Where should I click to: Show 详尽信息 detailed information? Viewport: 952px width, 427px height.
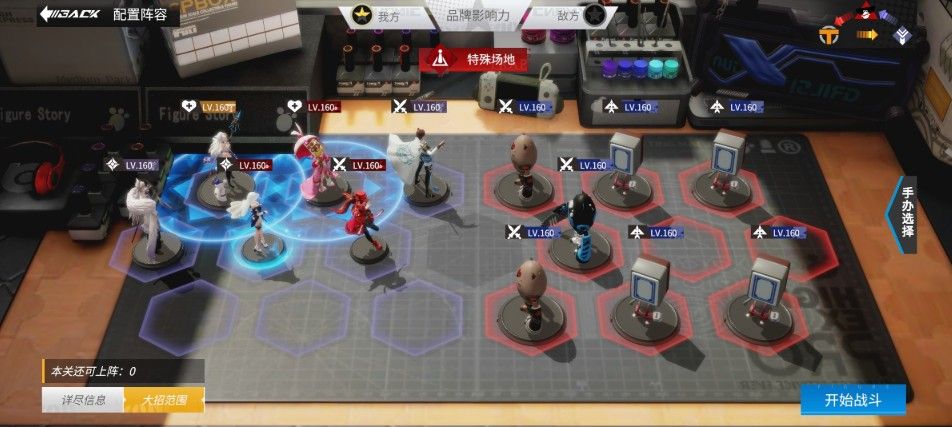[x=83, y=401]
